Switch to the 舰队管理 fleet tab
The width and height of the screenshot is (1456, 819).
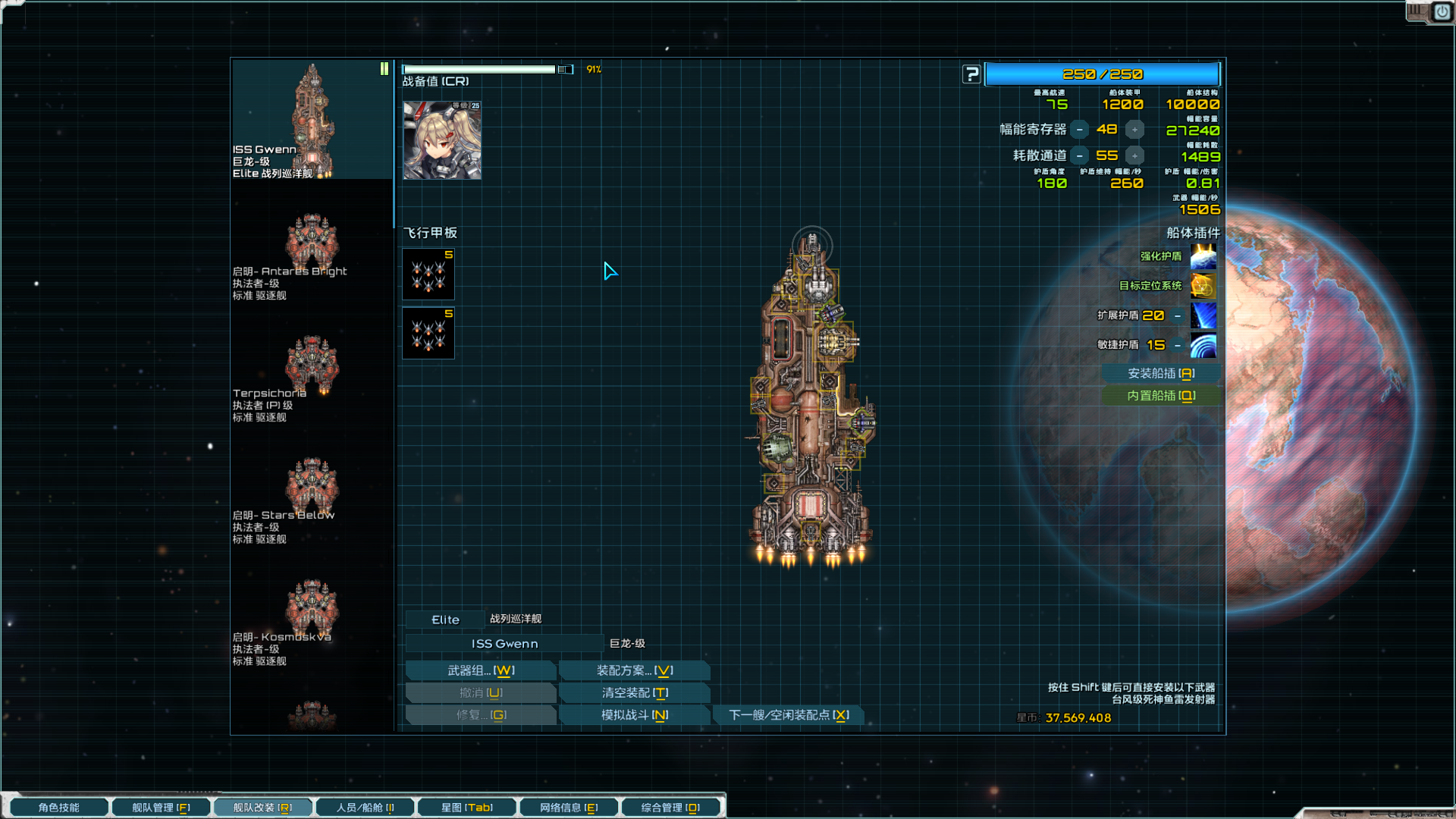coord(161,808)
